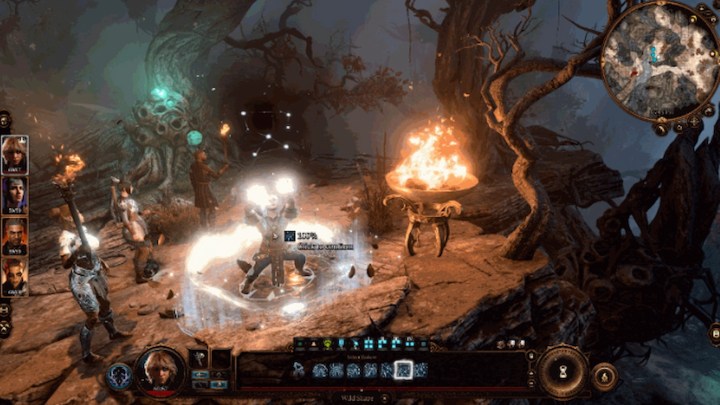Select the purple-toned party member portrait
Image resolution: width=720 pixels, height=405 pixels.
click(x=15, y=195)
